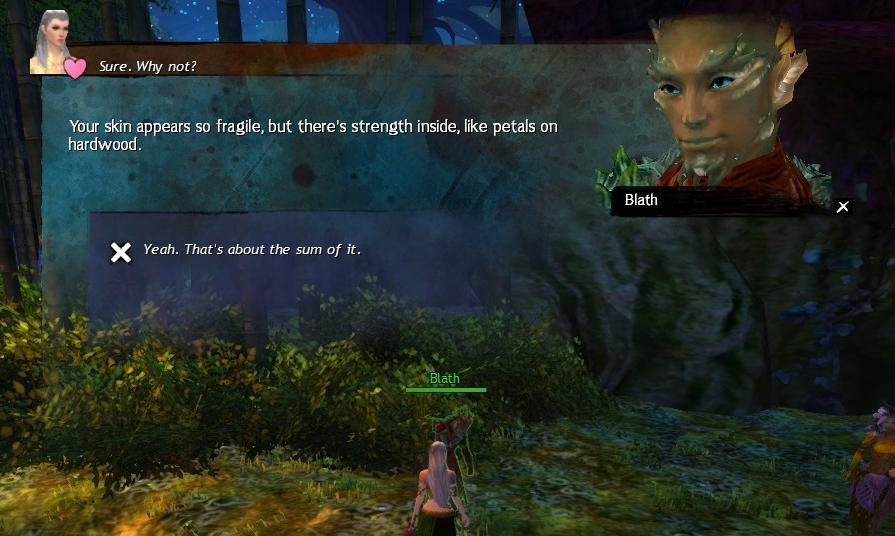Close the Blath dialogue window

coord(843,207)
